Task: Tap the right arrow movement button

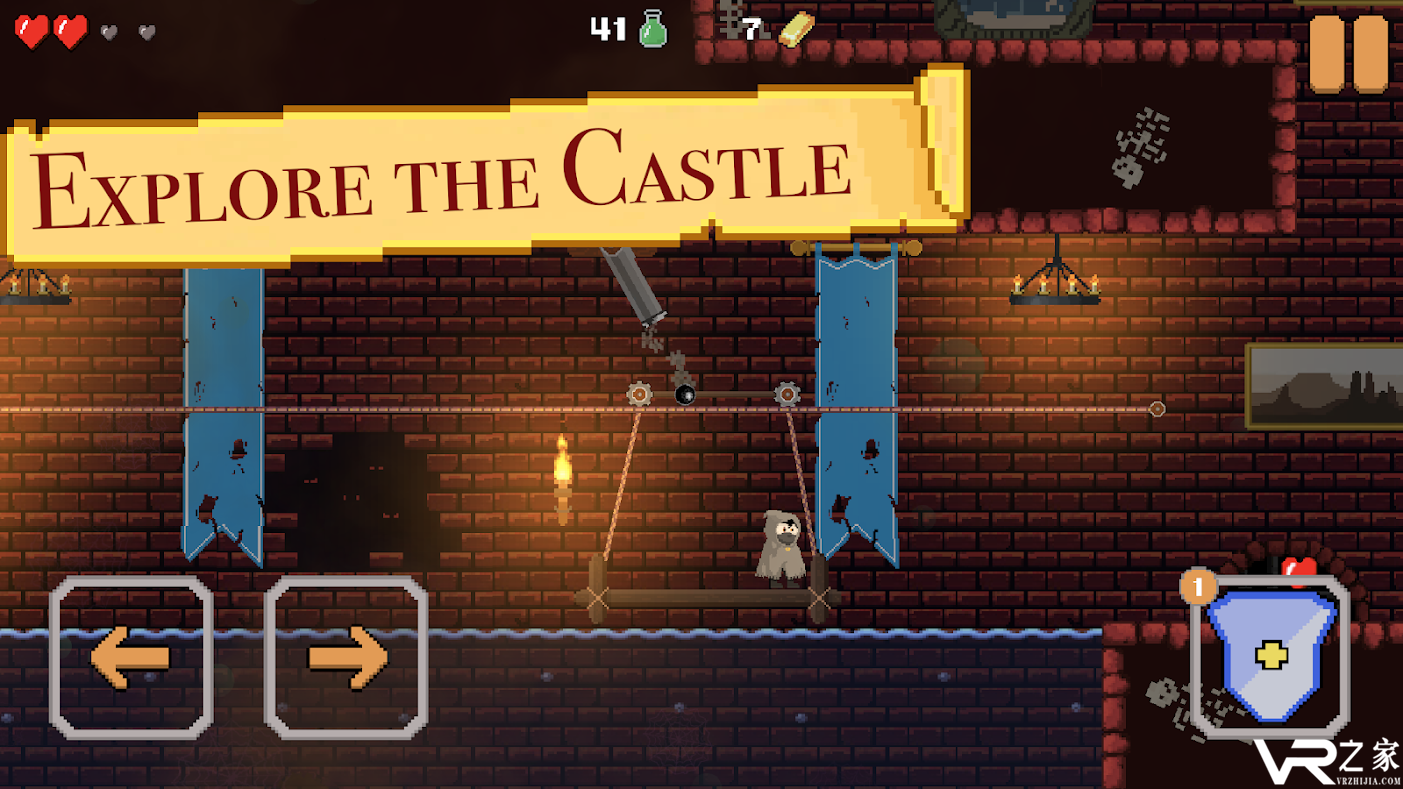Action: tap(346, 657)
